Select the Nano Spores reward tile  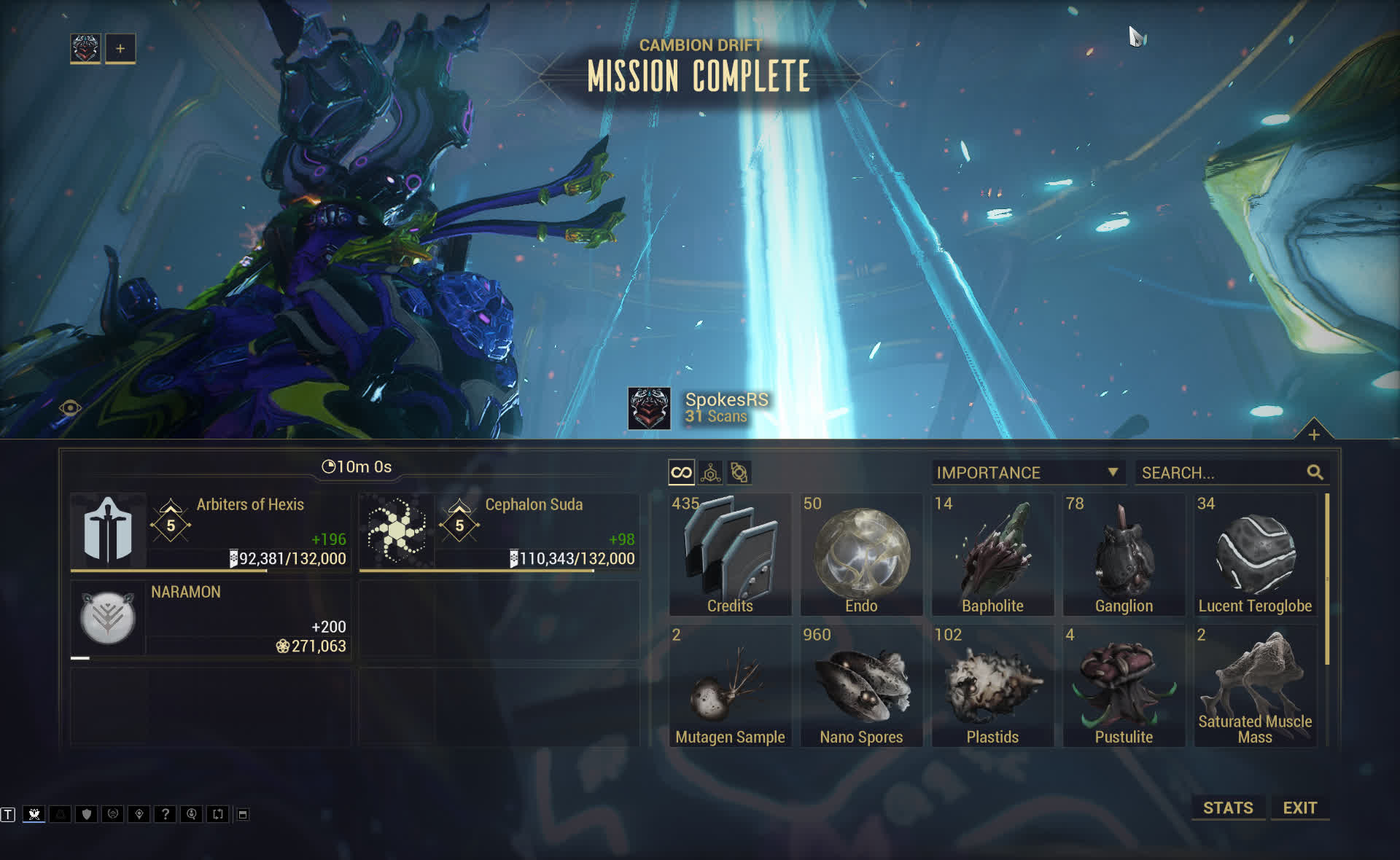(x=861, y=685)
